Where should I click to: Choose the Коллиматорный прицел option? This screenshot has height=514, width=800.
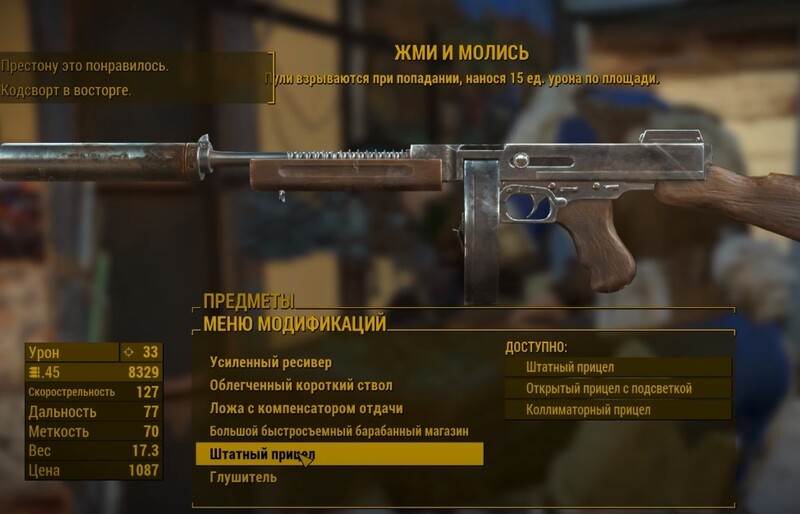(617, 410)
